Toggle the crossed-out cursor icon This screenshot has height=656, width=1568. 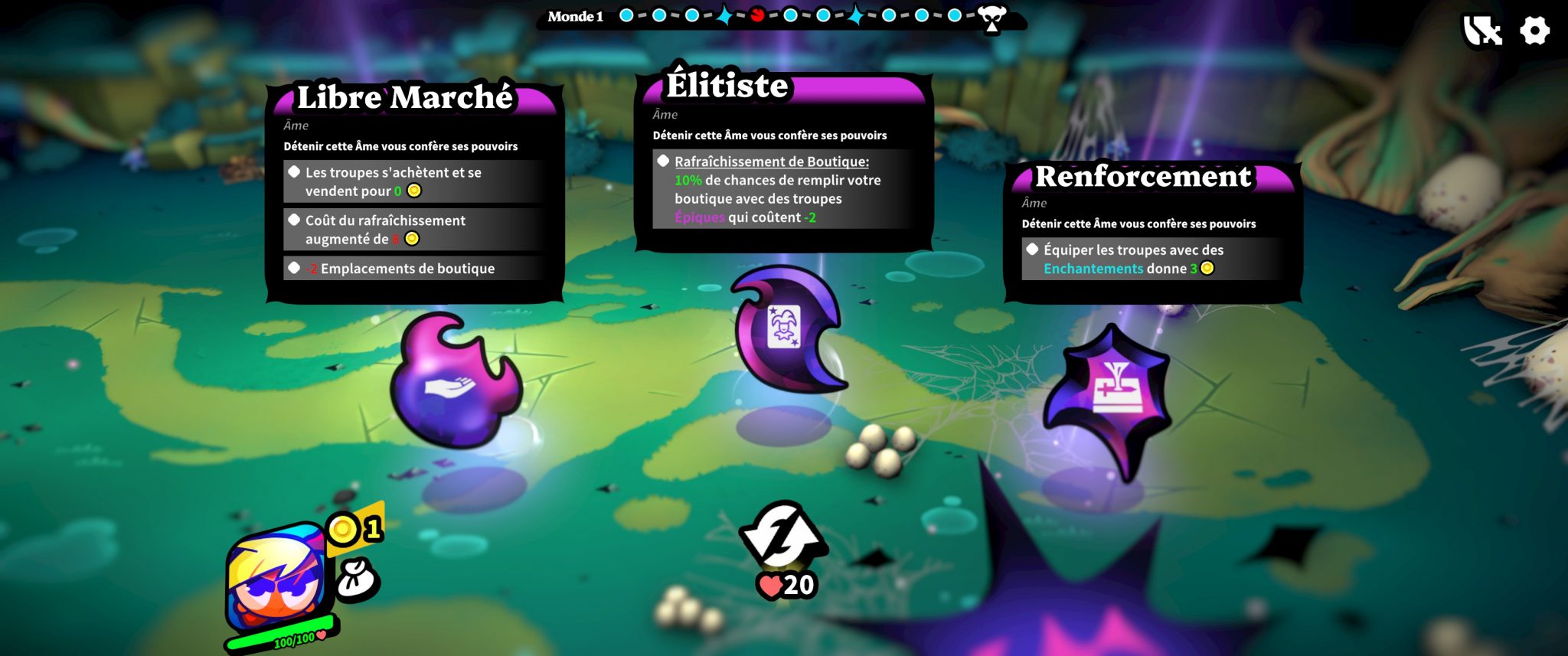pos(1482,31)
